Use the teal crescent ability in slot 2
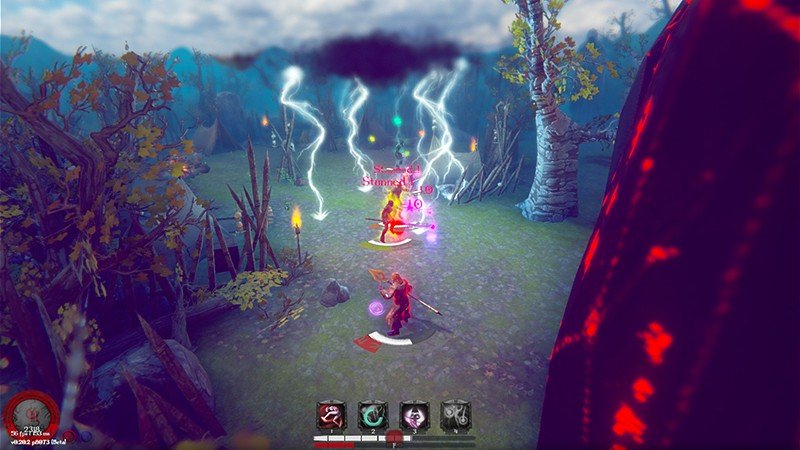The width and height of the screenshot is (800, 450). [x=373, y=415]
